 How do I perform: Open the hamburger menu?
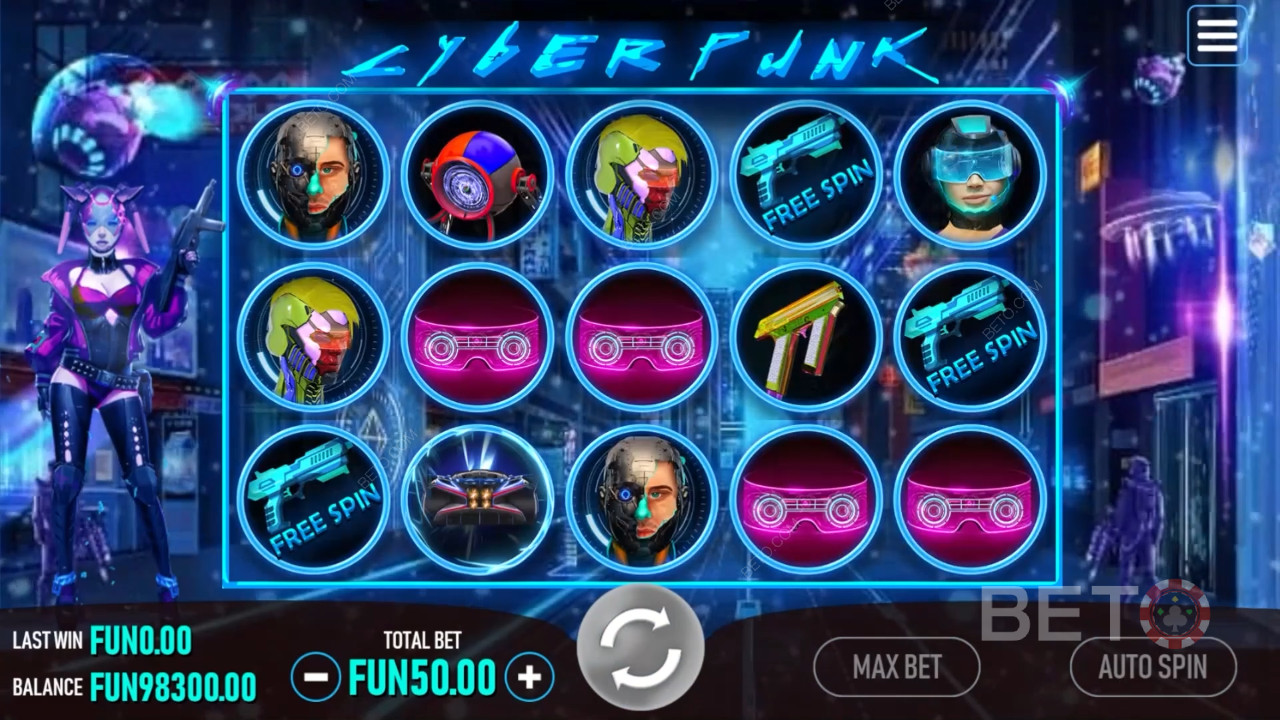[x=1216, y=36]
